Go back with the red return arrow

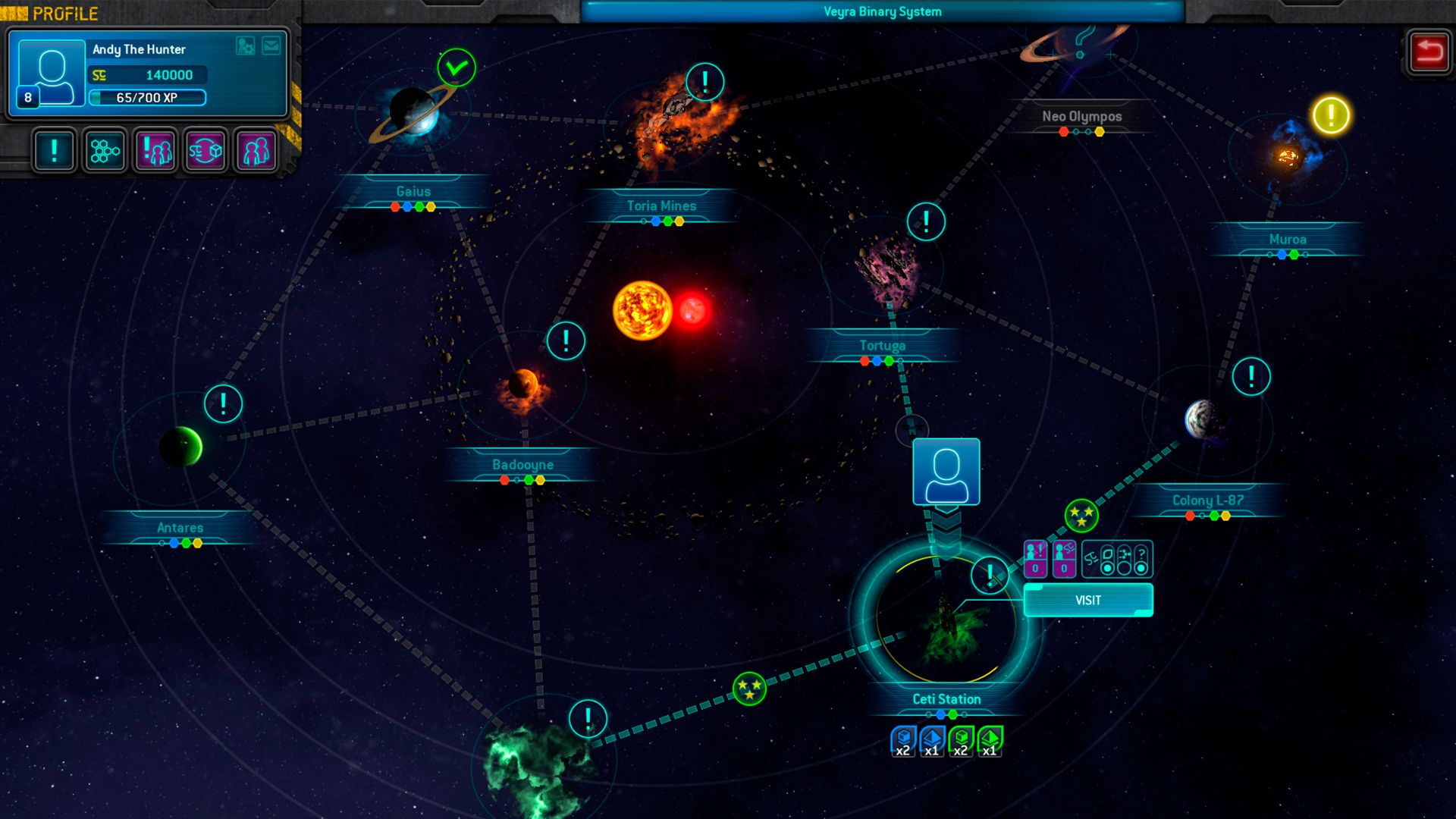pos(1429,52)
